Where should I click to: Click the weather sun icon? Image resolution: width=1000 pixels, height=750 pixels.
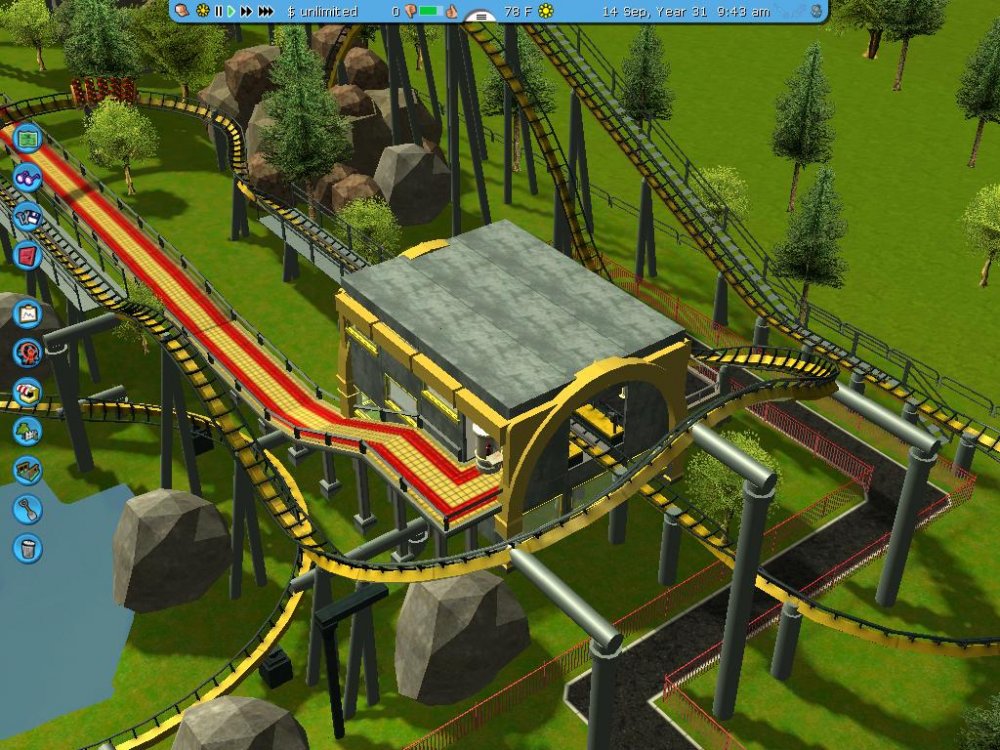(546, 11)
